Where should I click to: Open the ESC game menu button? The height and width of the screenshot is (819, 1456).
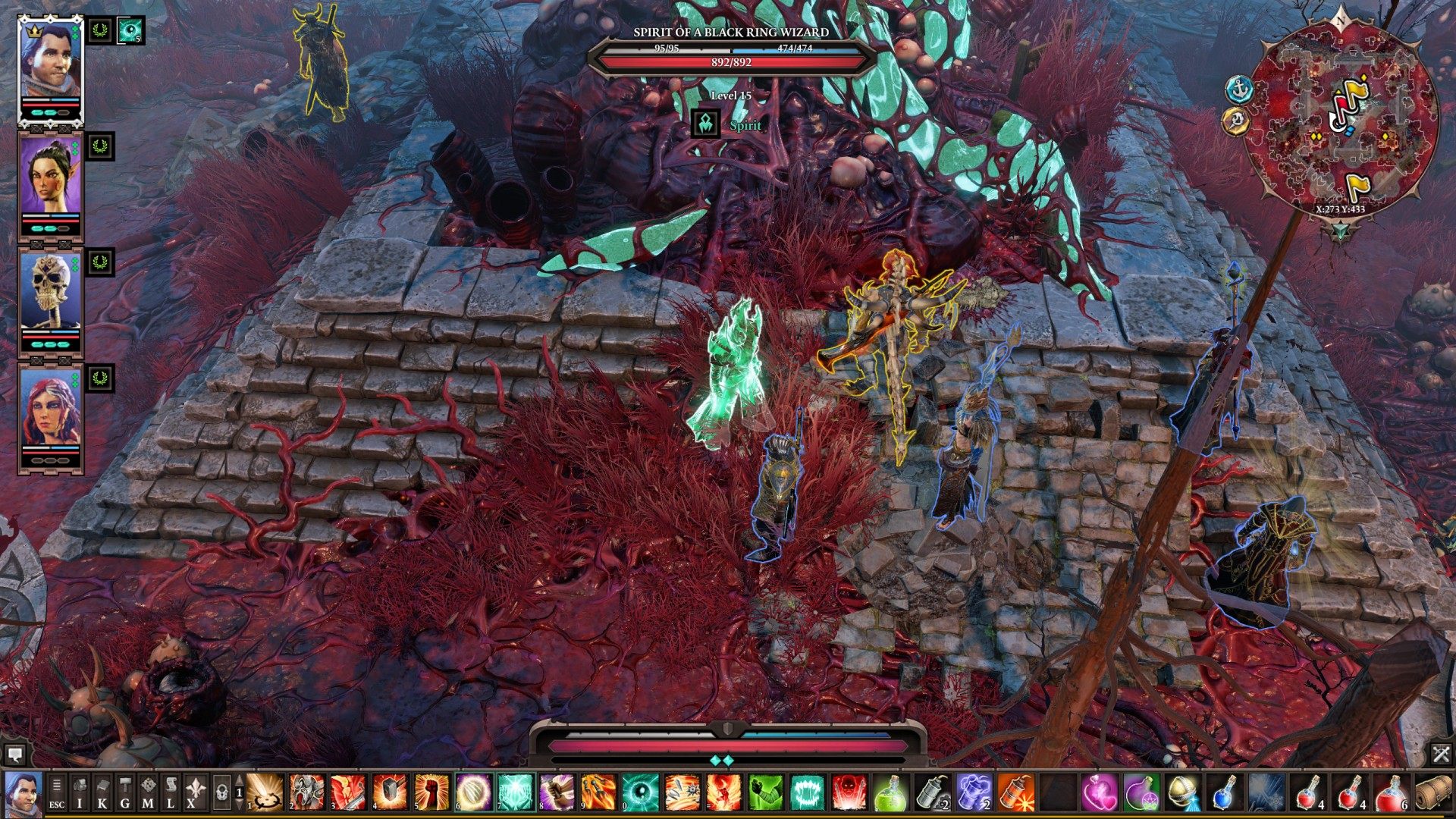[57, 792]
